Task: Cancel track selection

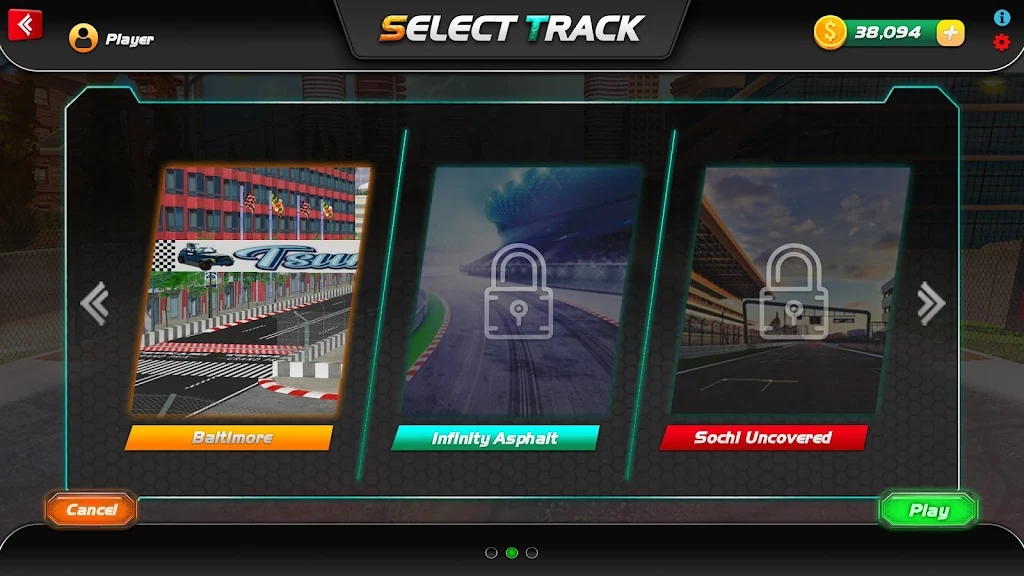Action: 91,510
